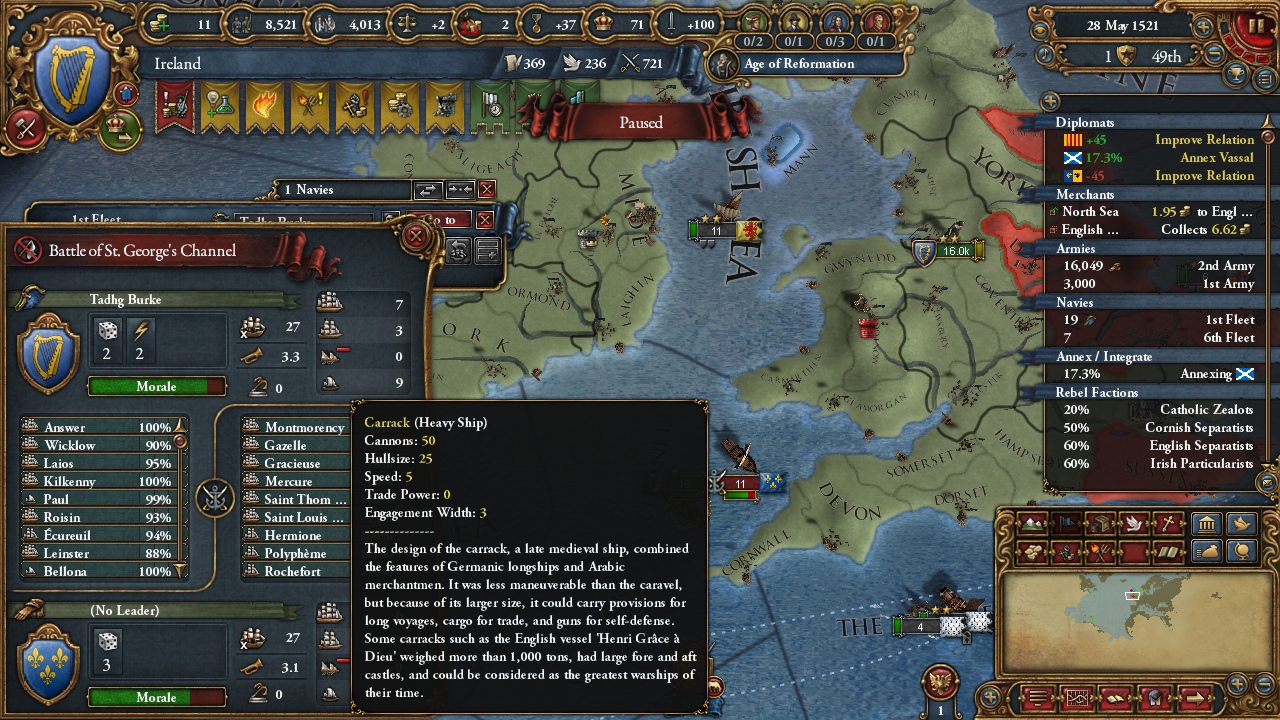Image resolution: width=1280 pixels, height=720 pixels.
Task: Increase game speed with the plus button
Action: [1204, 27]
